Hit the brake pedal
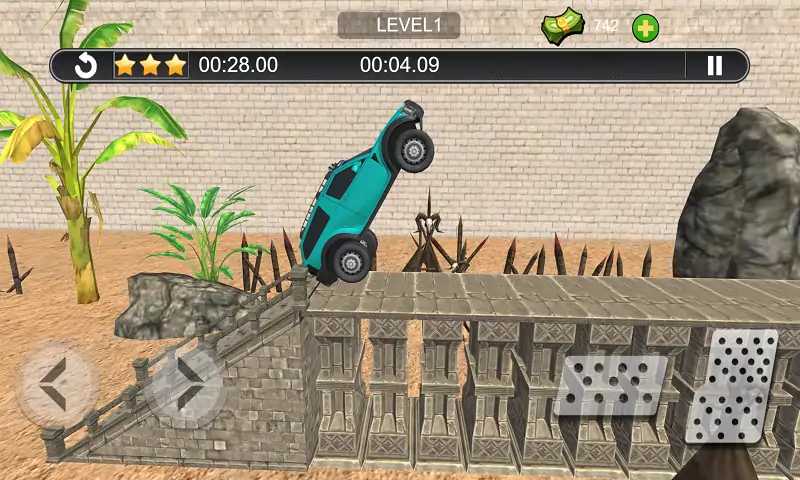Viewport: 800px width, 480px height. click(610, 385)
